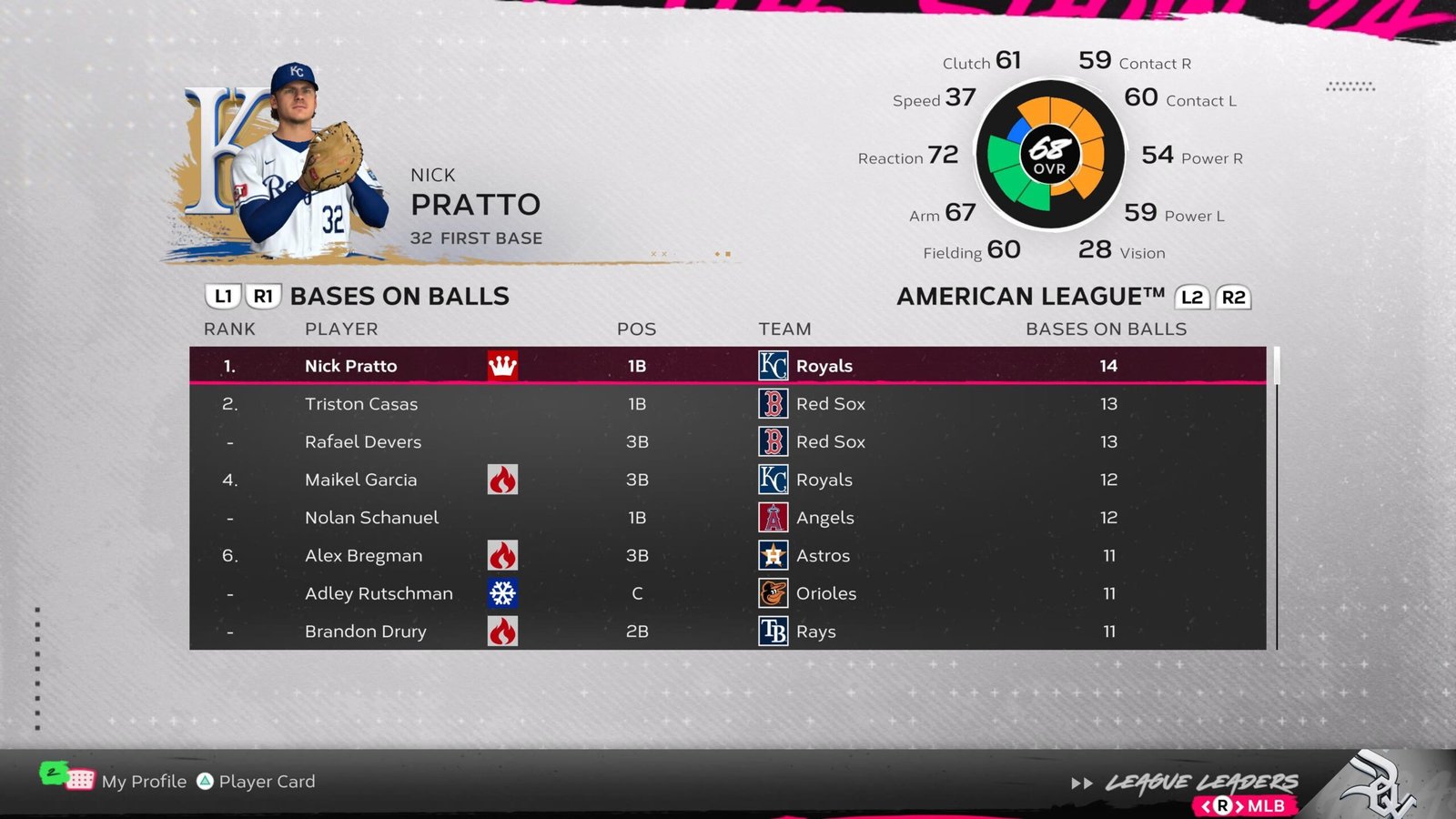
Task: Click the Angels logo beside Nolan Schanuel
Action: click(x=774, y=517)
